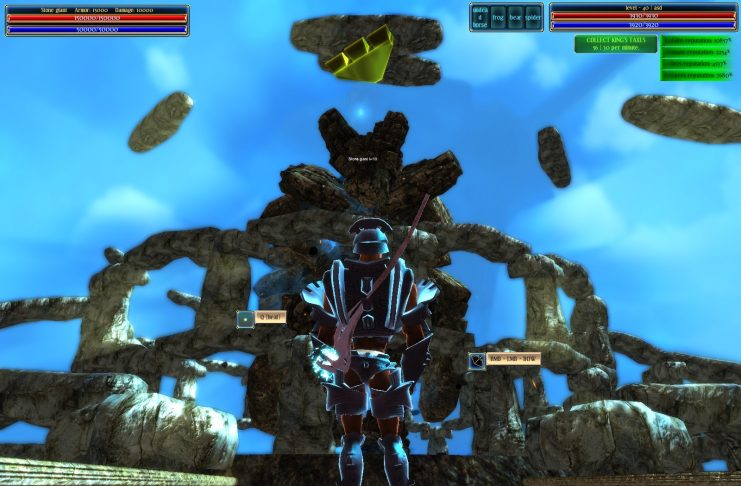
Task: Activate the heal ability icon
Action: (246, 318)
